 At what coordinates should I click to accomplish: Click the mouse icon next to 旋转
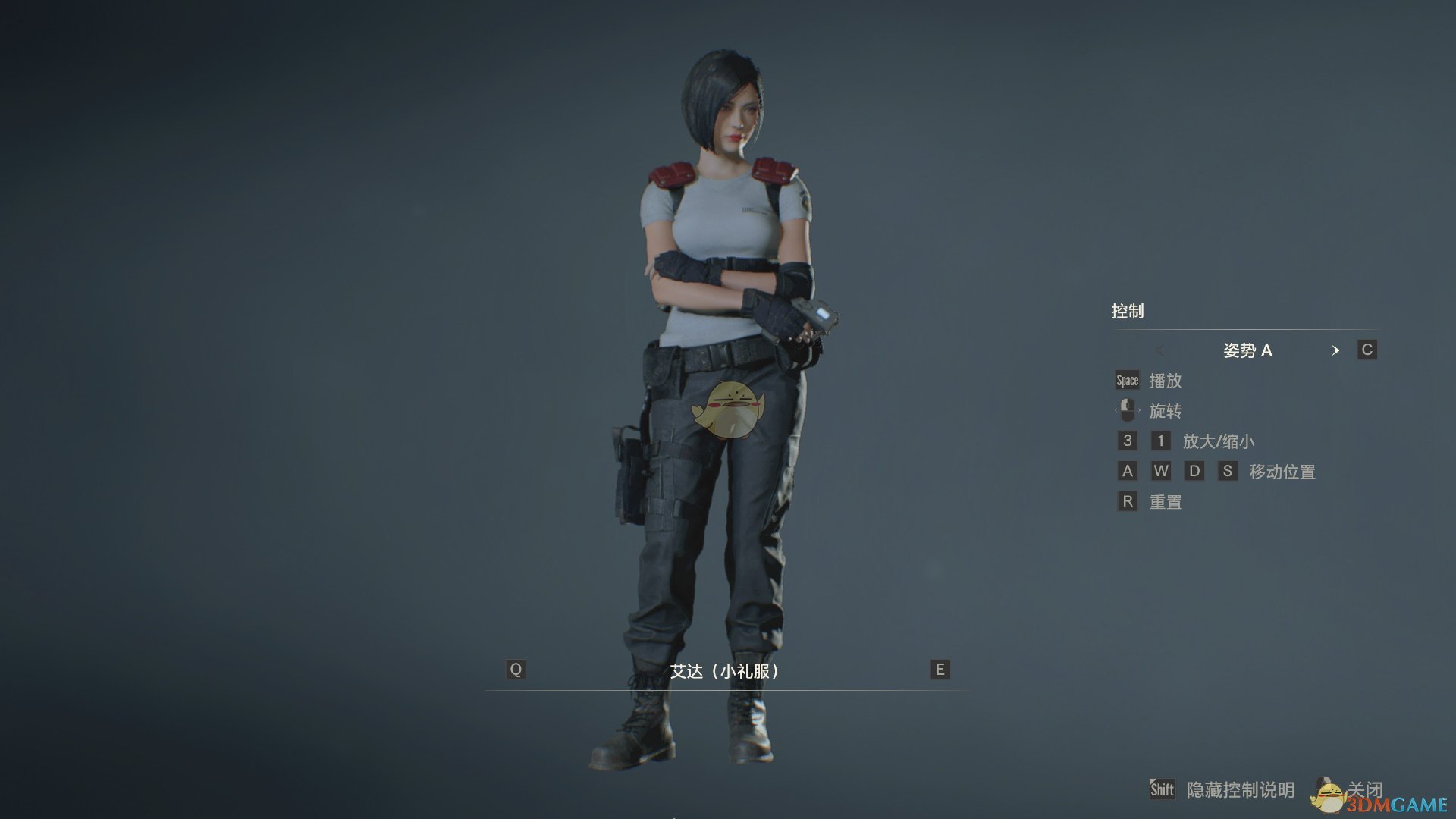coord(1128,410)
